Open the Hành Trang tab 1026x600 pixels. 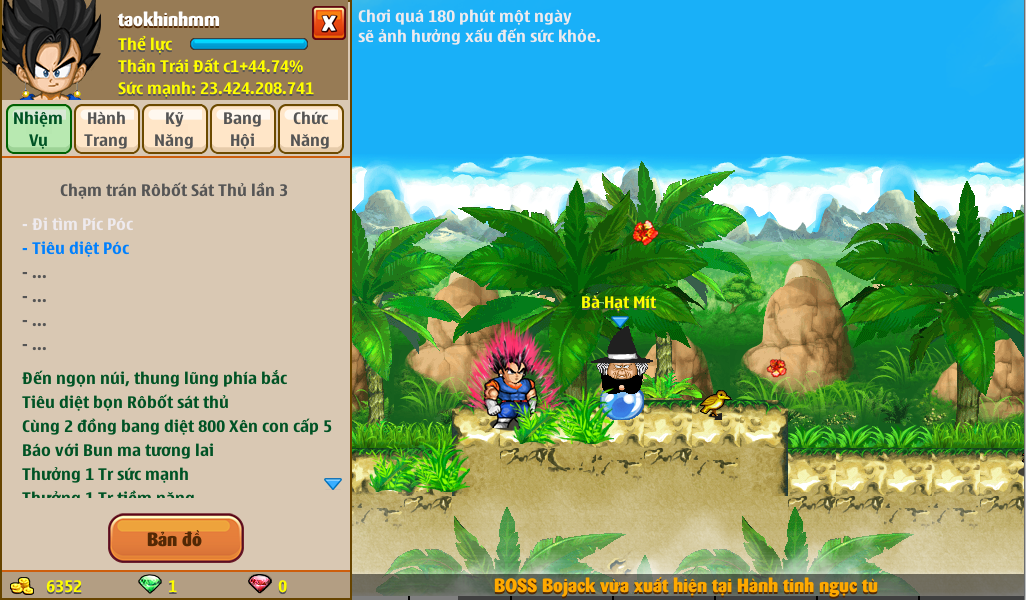pyautogui.click(x=106, y=129)
